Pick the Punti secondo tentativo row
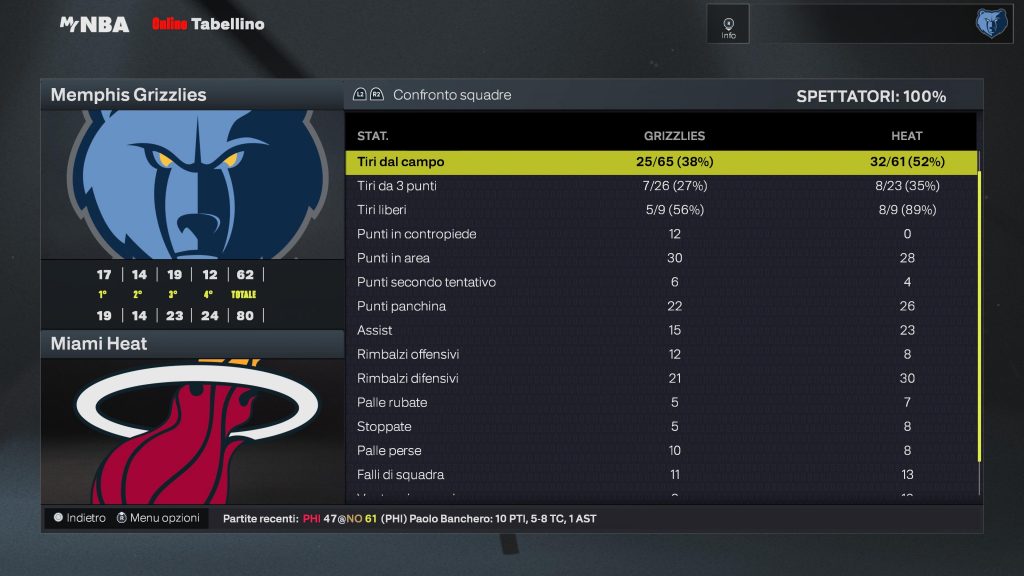The width and height of the screenshot is (1024, 576). click(x=660, y=282)
